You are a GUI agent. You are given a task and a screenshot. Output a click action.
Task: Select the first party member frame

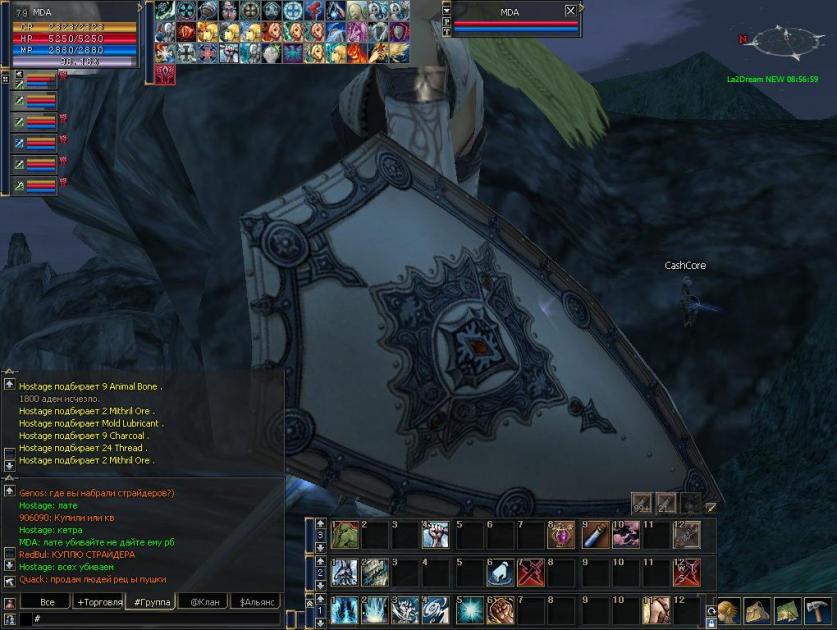(36, 79)
